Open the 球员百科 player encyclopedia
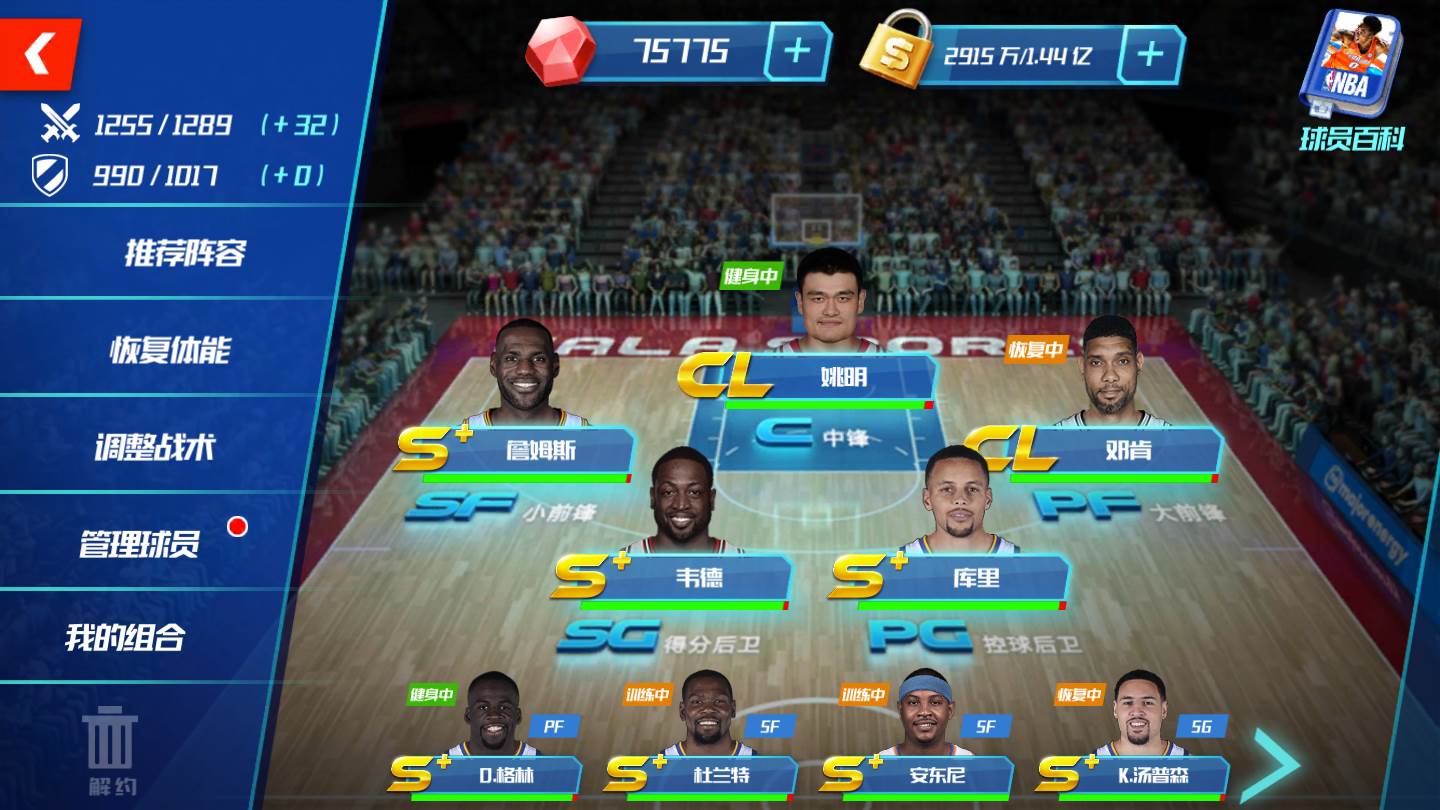This screenshot has height=810, width=1440. click(x=1352, y=82)
